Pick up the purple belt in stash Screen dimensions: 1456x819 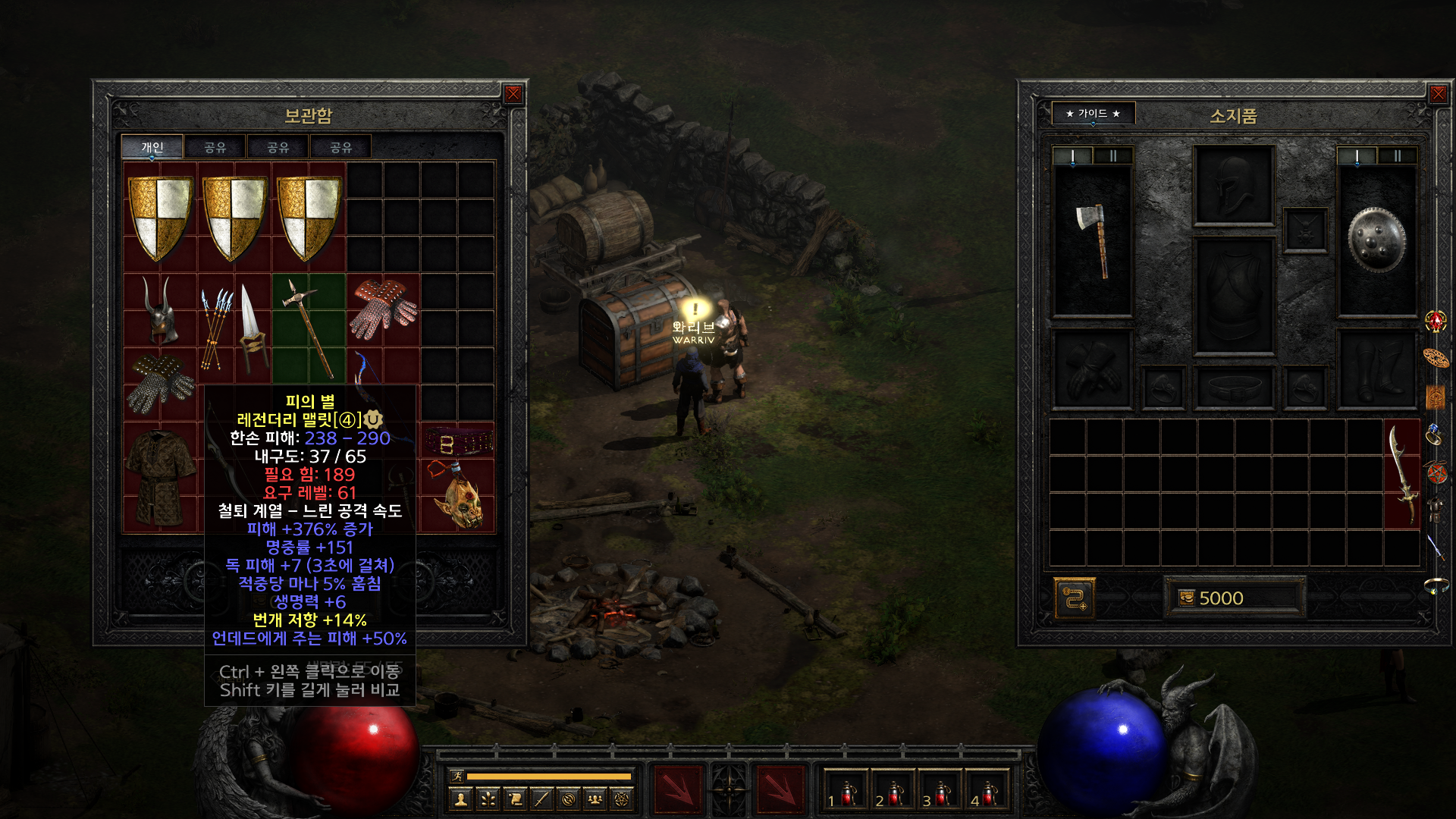point(459,441)
